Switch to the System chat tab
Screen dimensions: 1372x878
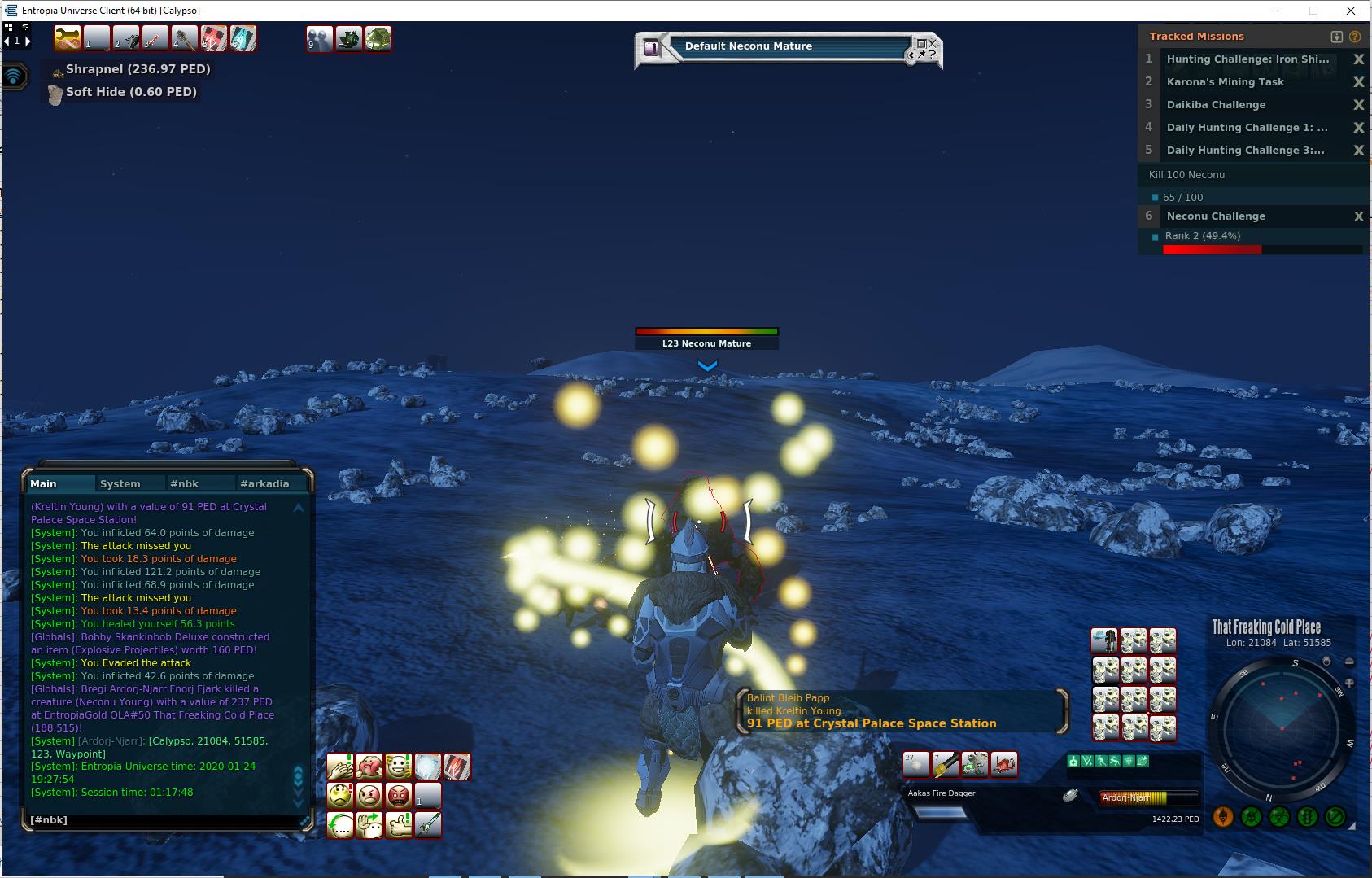[120, 483]
